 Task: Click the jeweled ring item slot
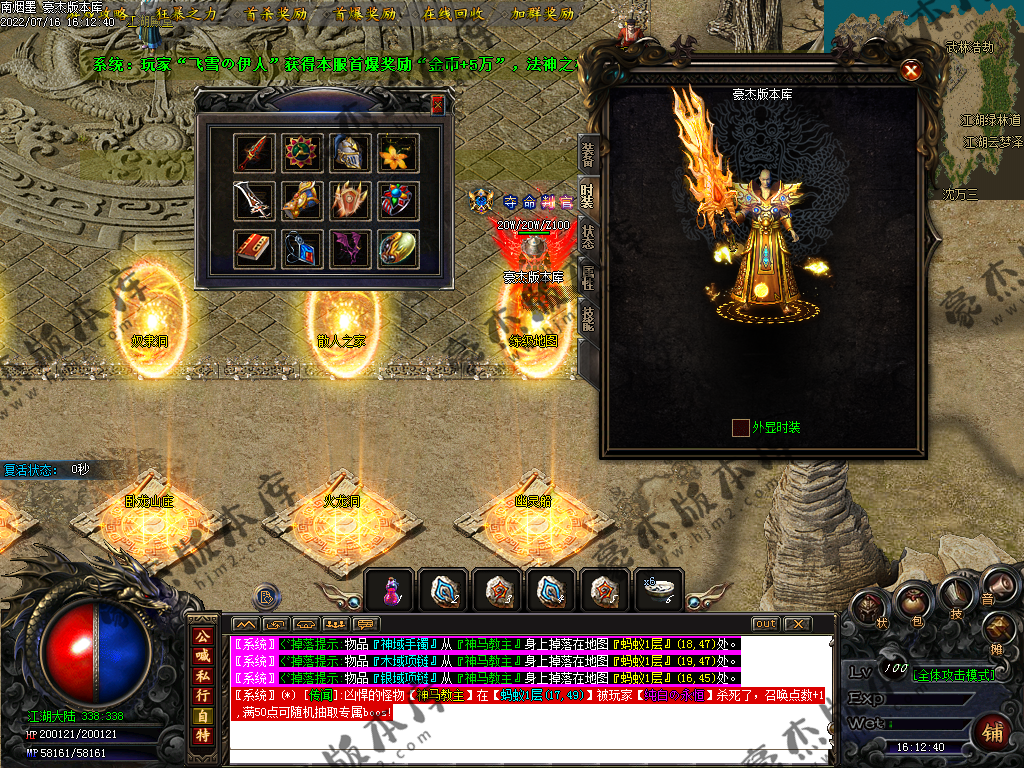(x=398, y=200)
